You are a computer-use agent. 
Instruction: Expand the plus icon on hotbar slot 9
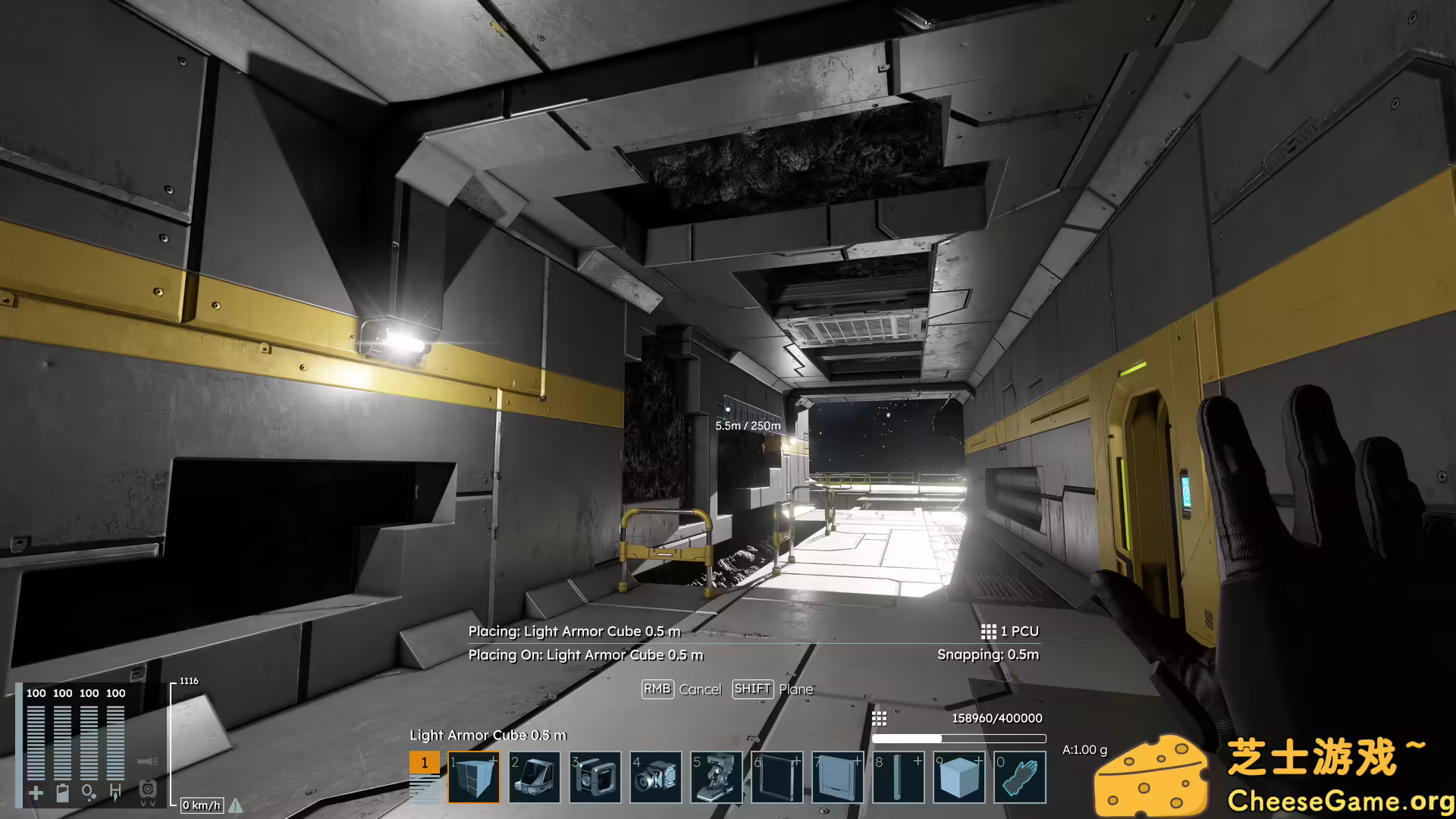click(x=977, y=759)
